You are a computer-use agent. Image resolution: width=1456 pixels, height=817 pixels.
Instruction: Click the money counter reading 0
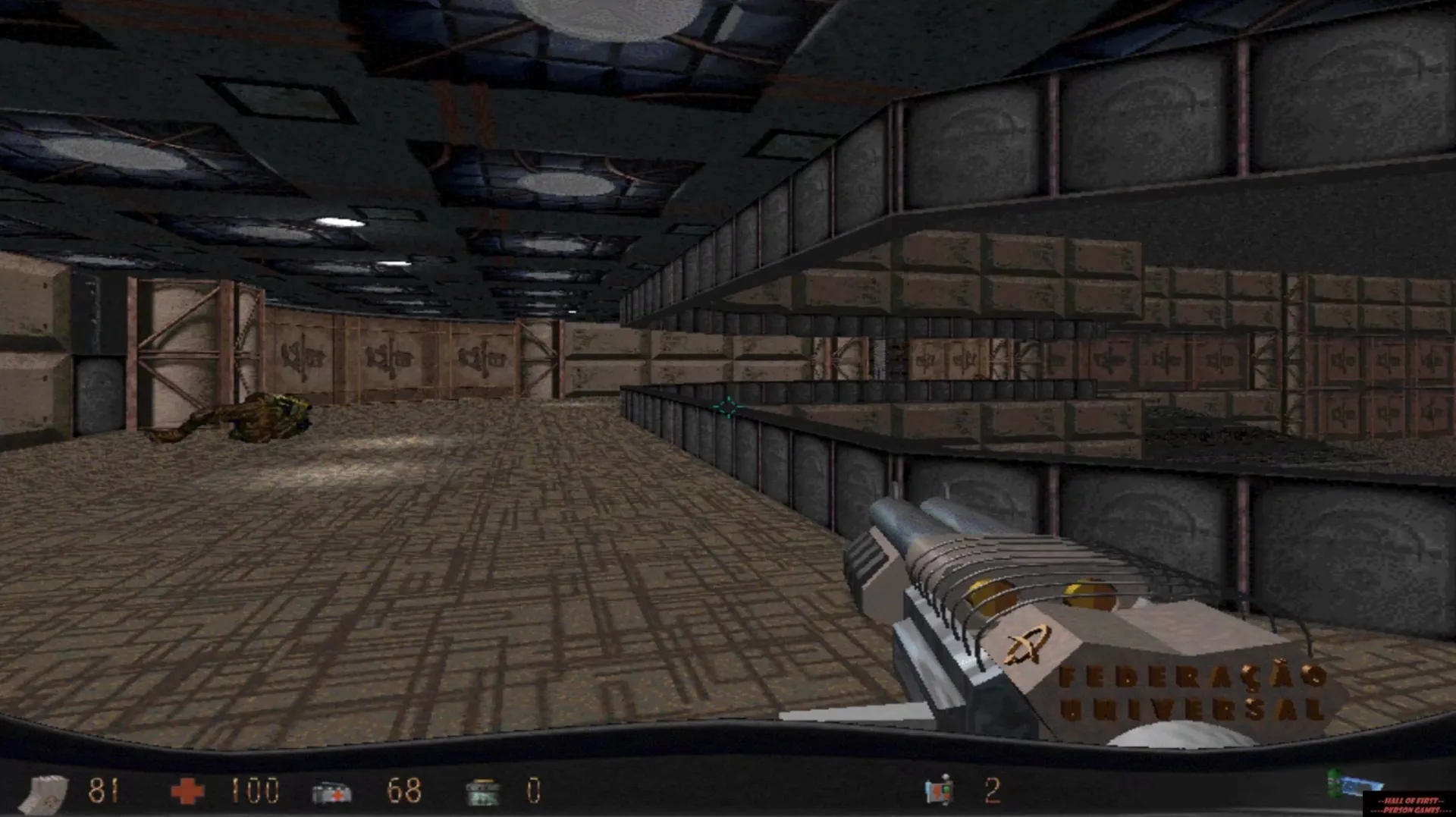point(533,790)
